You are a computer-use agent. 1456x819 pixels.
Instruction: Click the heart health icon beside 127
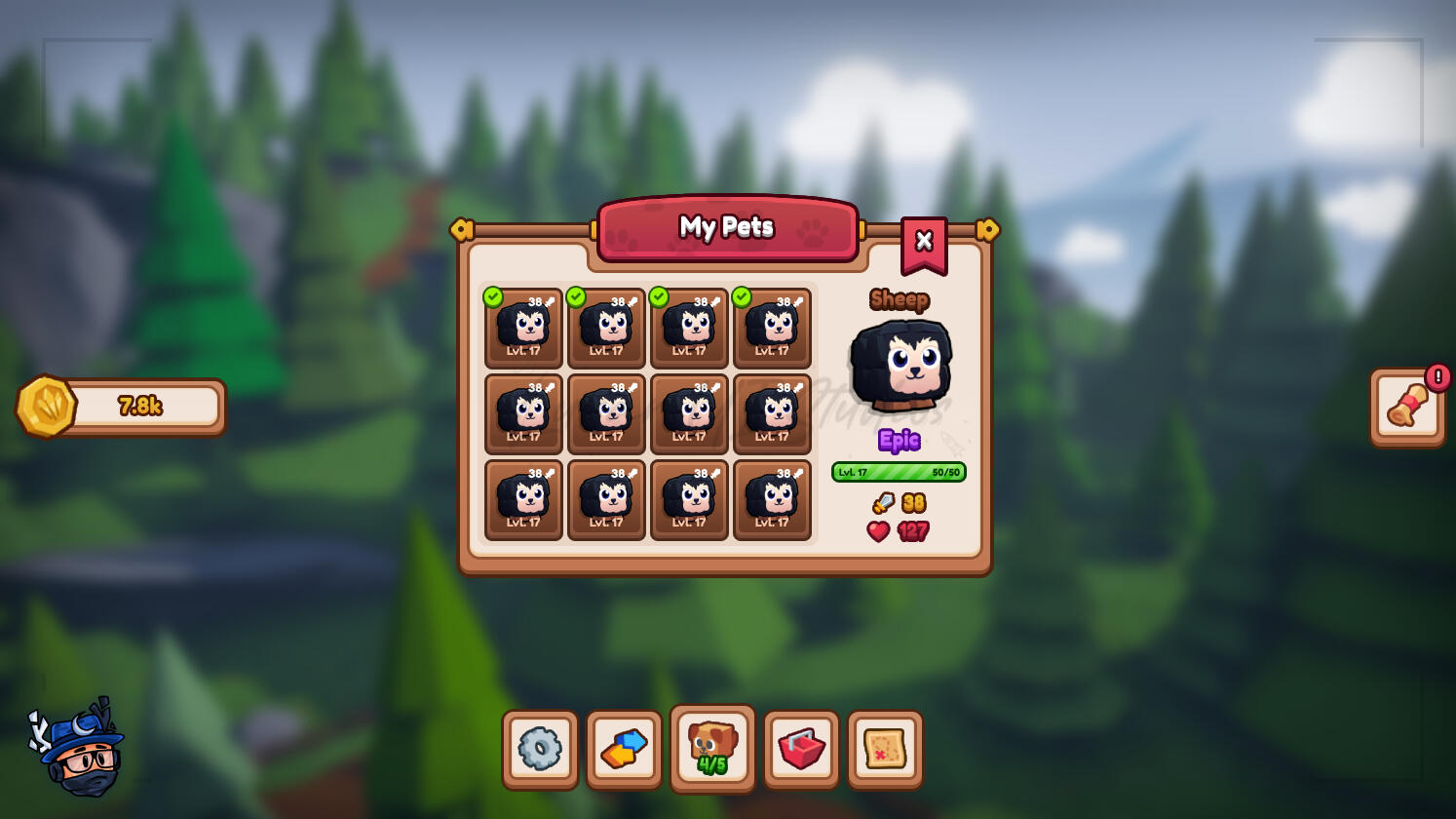coord(878,532)
